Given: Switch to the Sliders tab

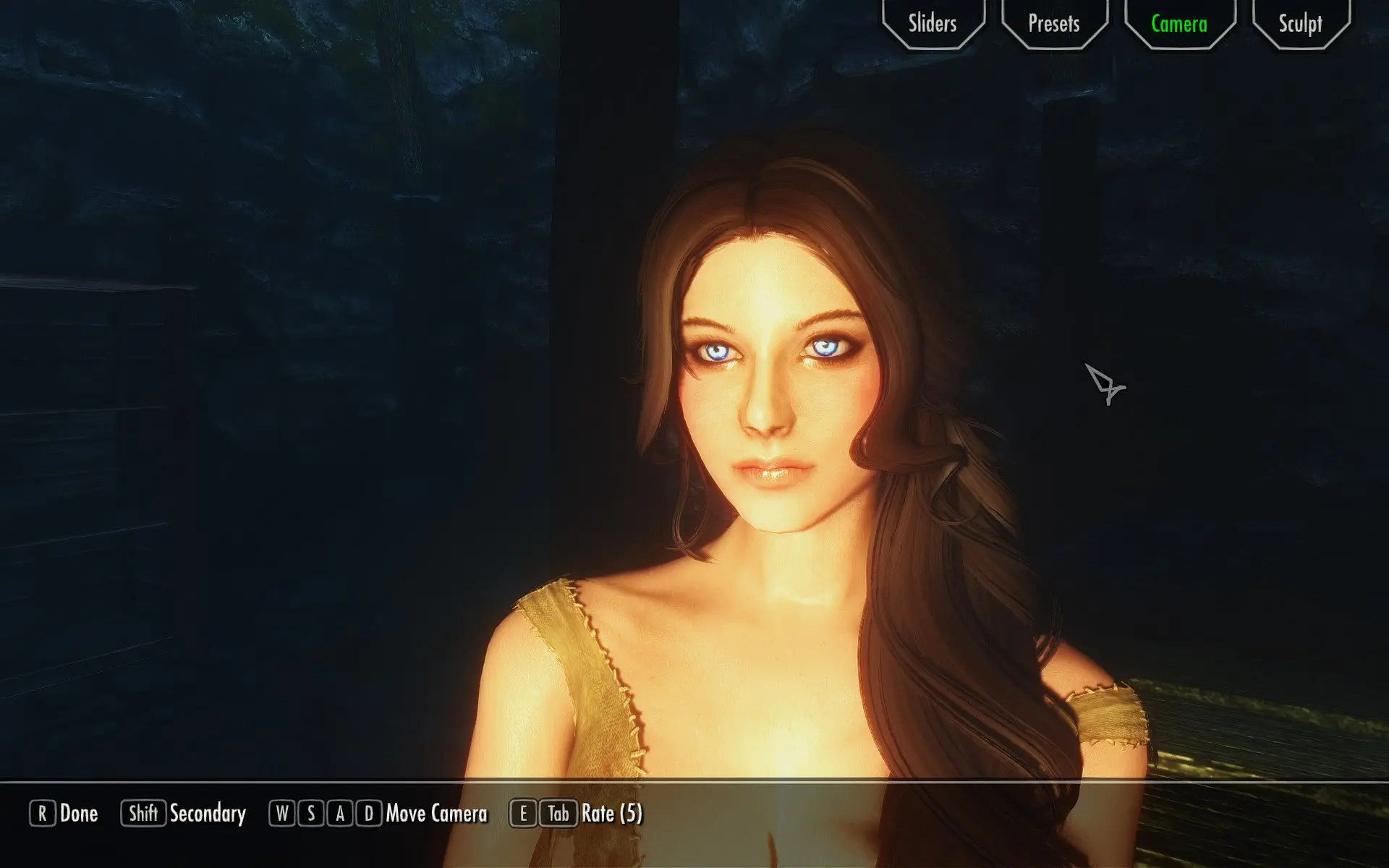Looking at the screenshot, I should pyautogui.click(x=932, y=24).
